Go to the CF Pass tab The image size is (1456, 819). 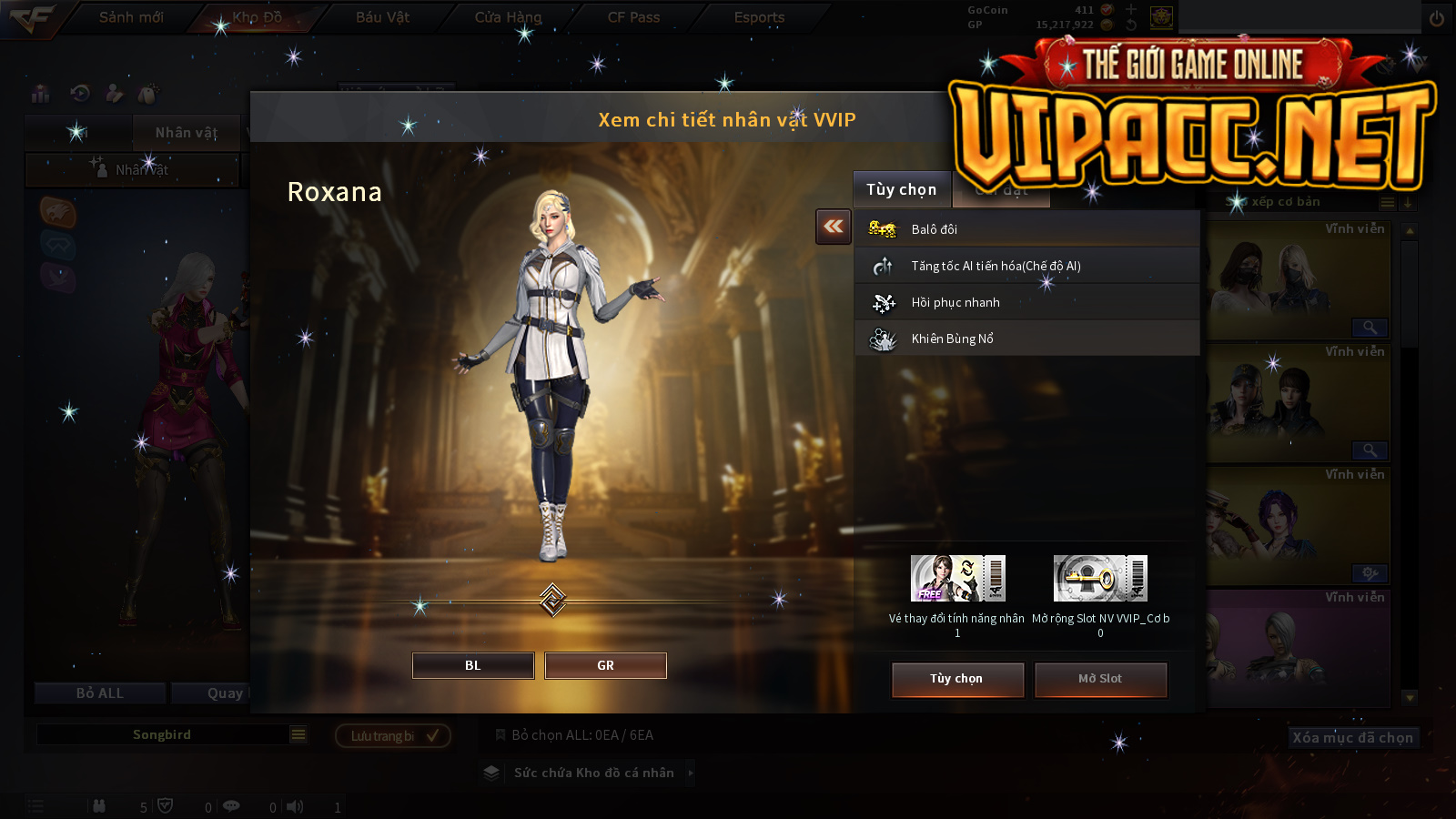(633, 17)
